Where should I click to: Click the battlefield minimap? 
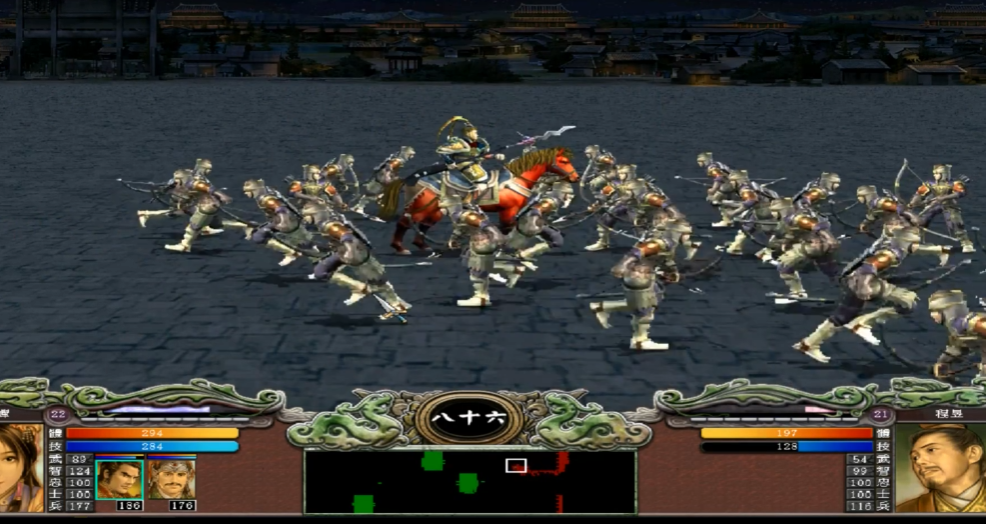pos(470,482)
